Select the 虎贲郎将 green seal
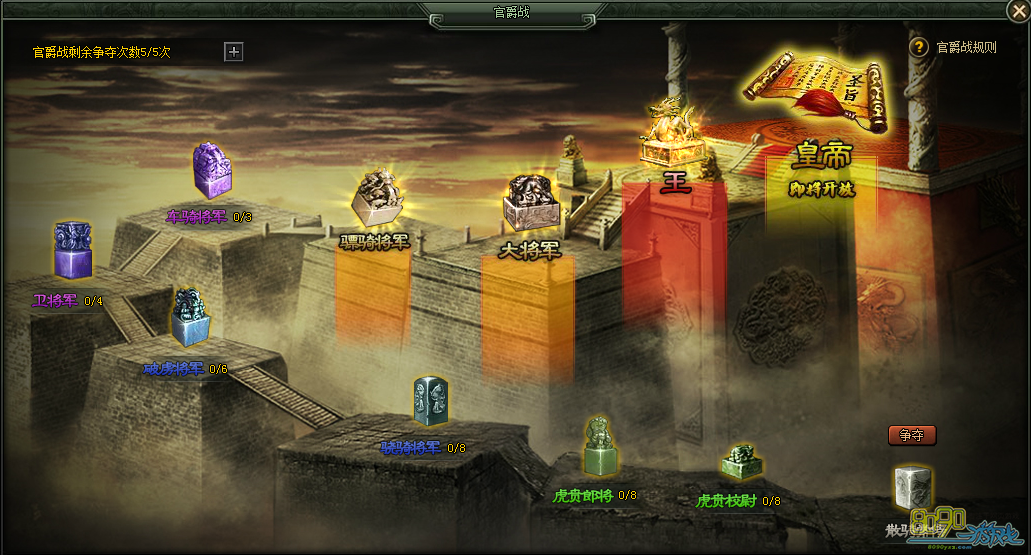1031x555 pixels. [599, 446]
